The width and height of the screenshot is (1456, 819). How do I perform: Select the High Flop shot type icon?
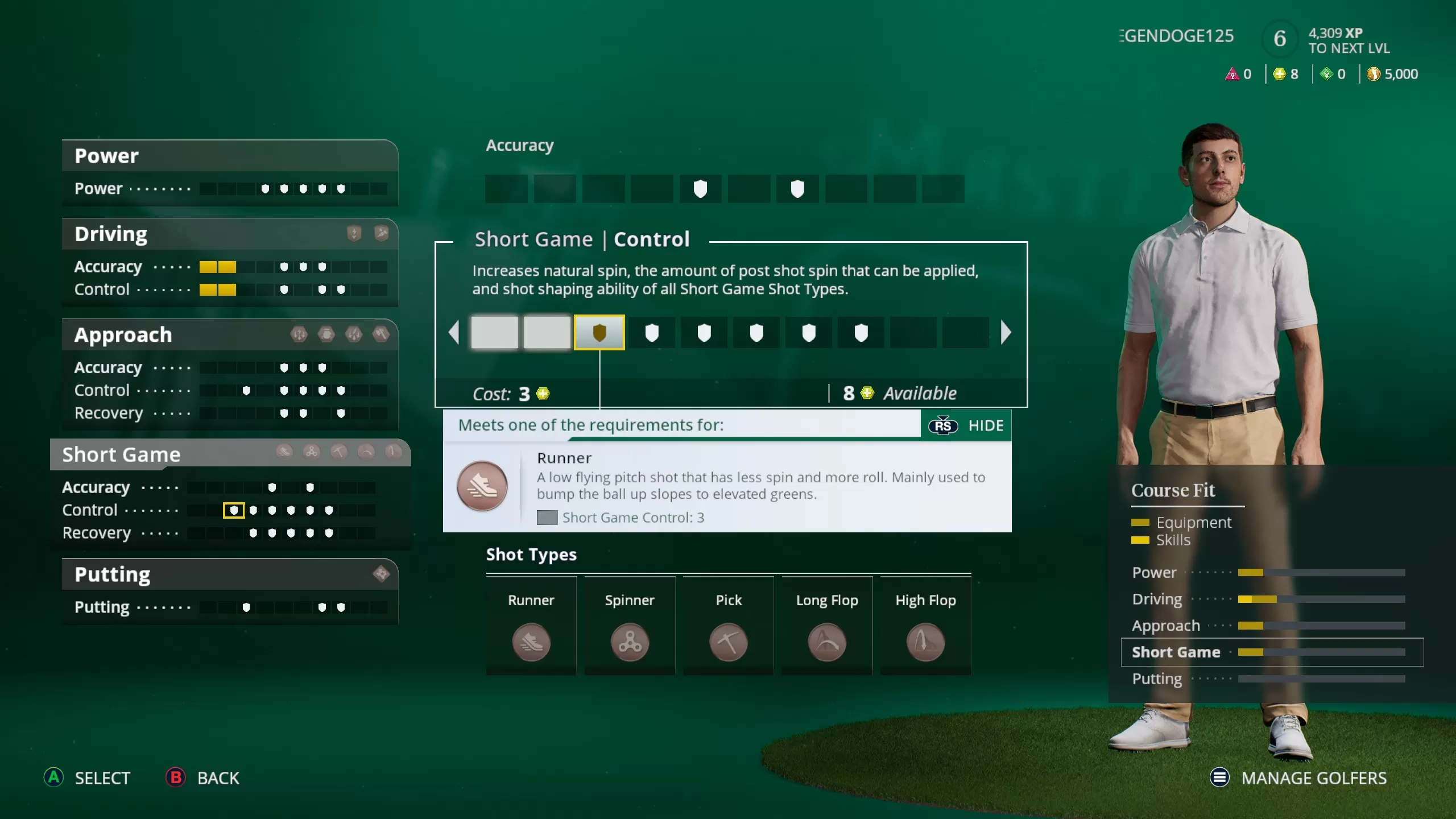pos(925,643)
